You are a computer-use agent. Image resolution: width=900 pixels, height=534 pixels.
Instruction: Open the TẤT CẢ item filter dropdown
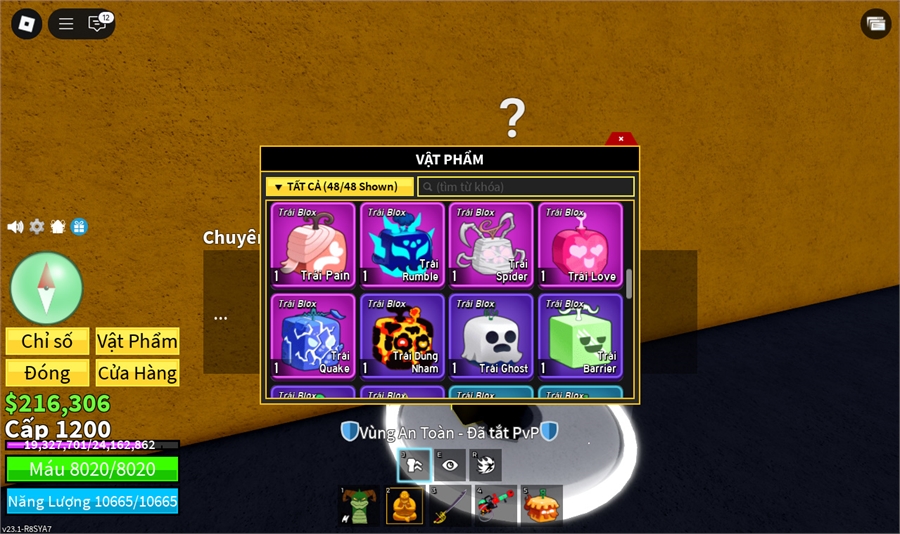339,186
